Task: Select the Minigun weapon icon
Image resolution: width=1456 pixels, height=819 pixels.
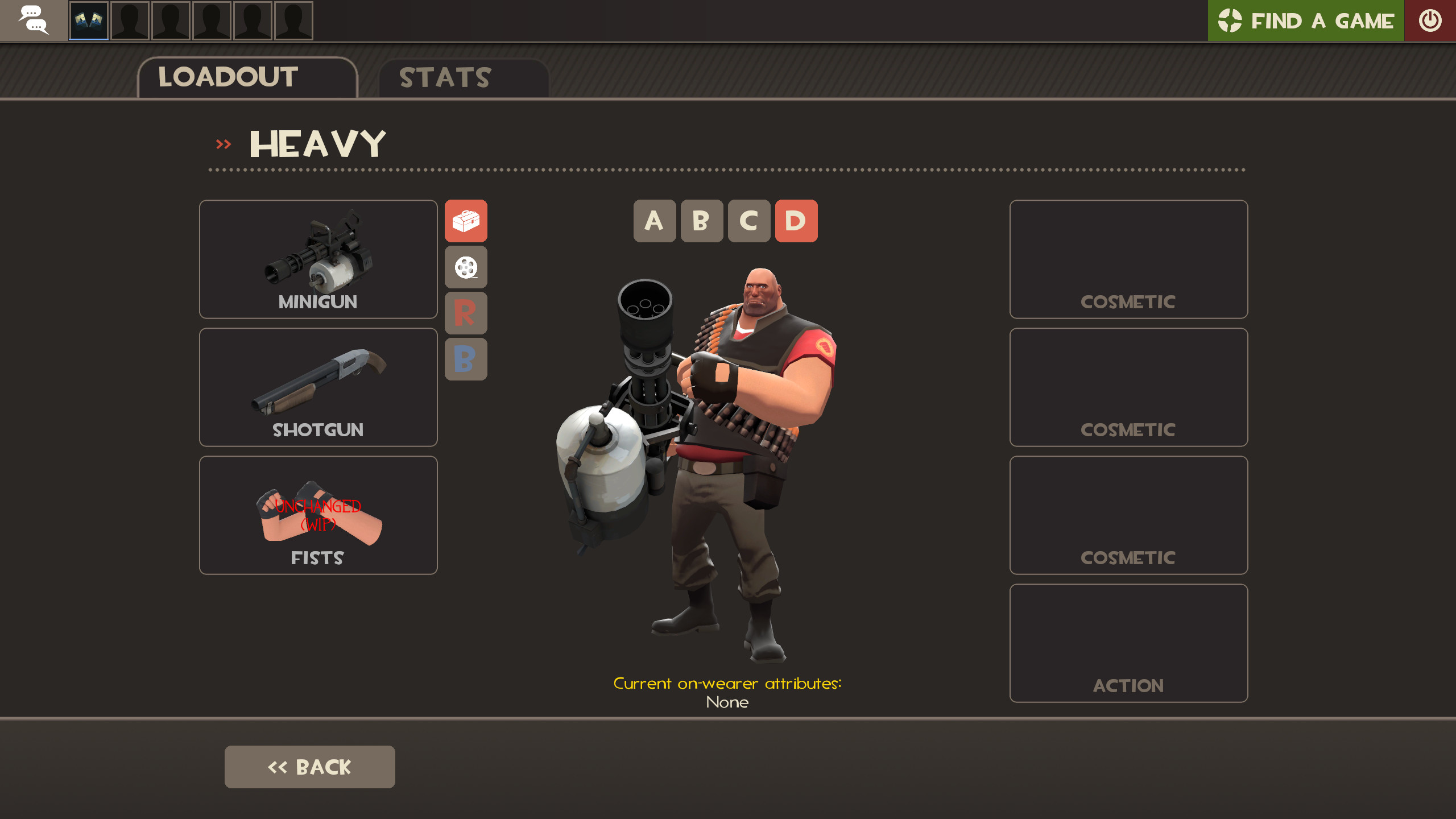Action: [x=317, y=259]
